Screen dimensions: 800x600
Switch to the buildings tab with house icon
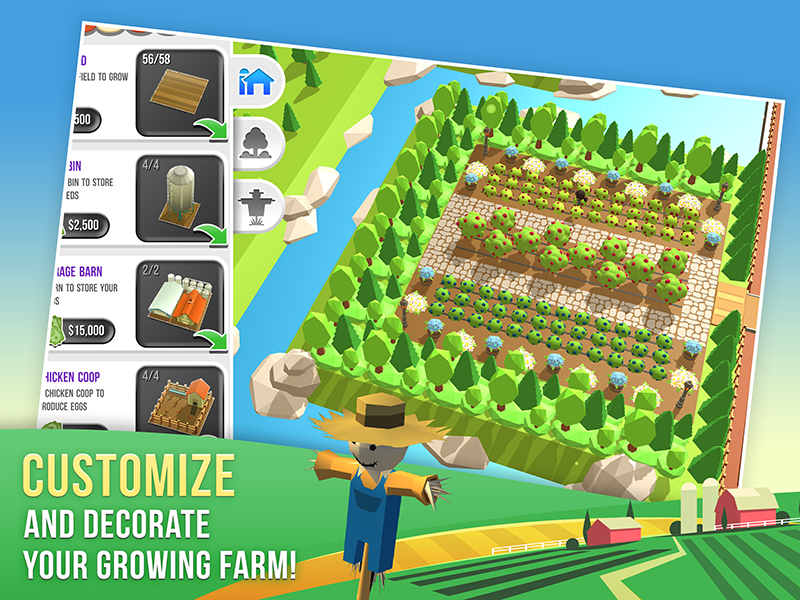tap(258, 82)
